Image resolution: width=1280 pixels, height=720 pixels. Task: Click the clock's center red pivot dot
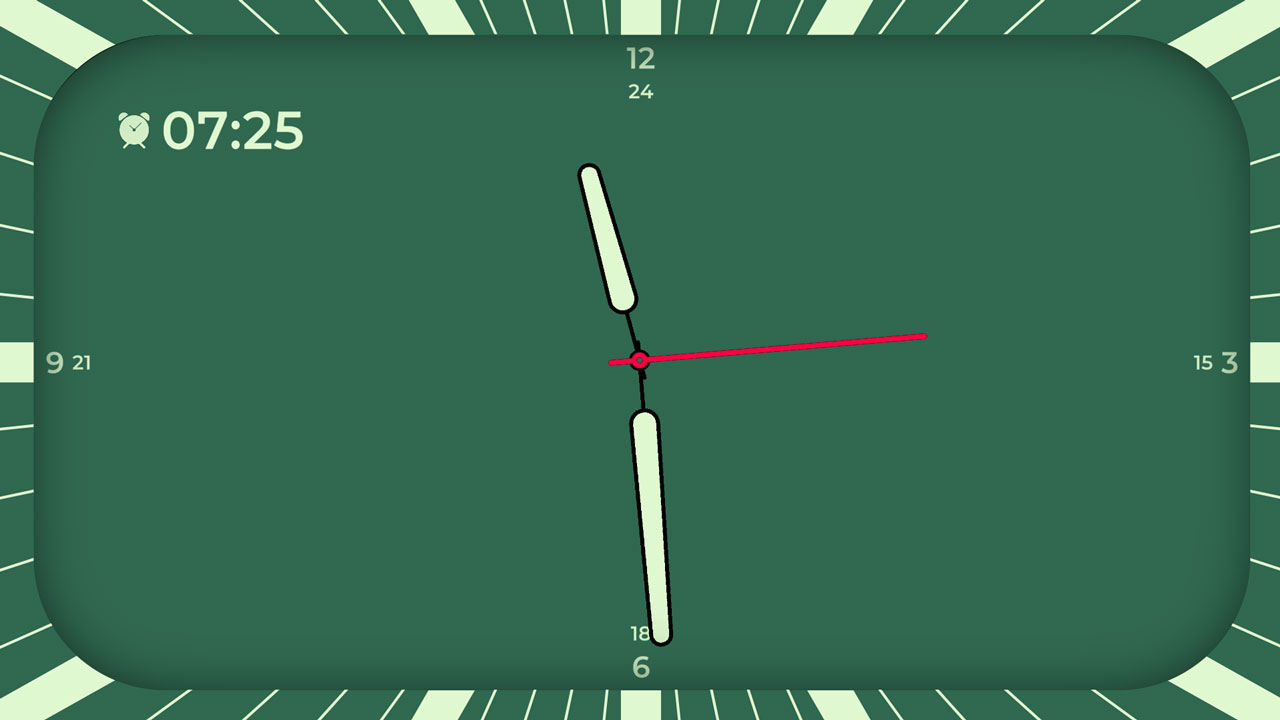pos(640,360)
